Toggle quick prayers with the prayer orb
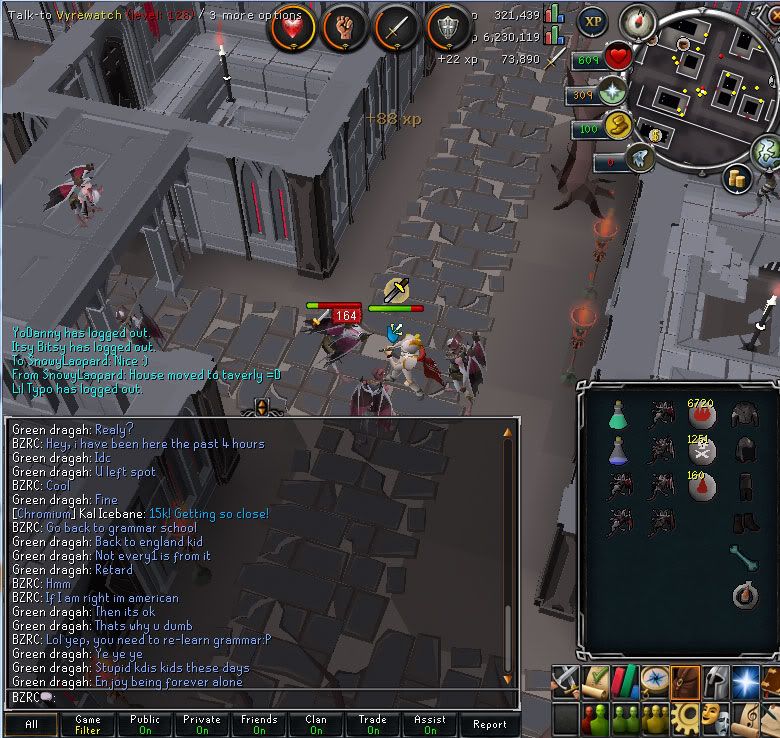 (612, 95)
